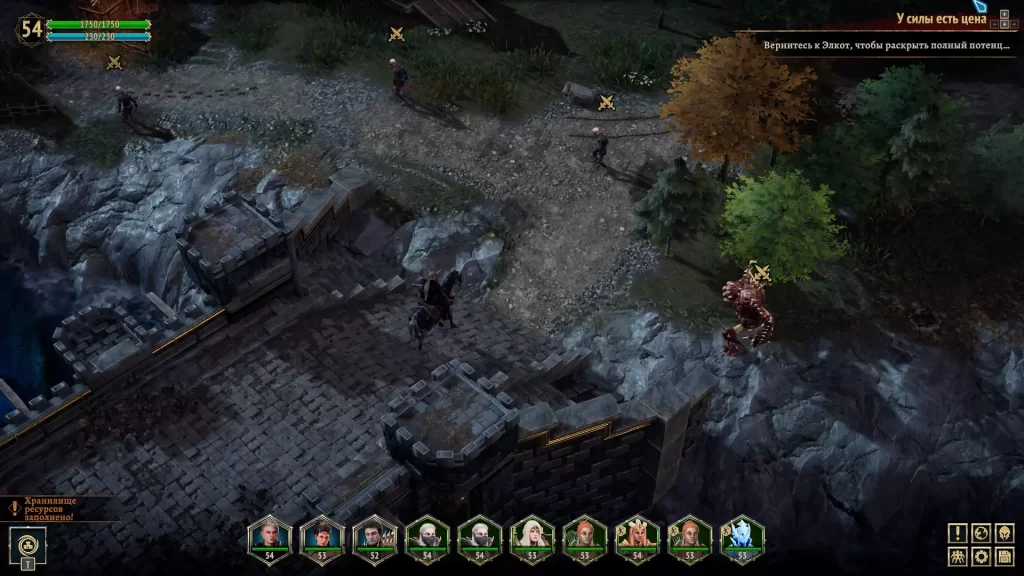Click the floppy disk save button
The height and width of the screenshot is (576, 1024).
1004,557
